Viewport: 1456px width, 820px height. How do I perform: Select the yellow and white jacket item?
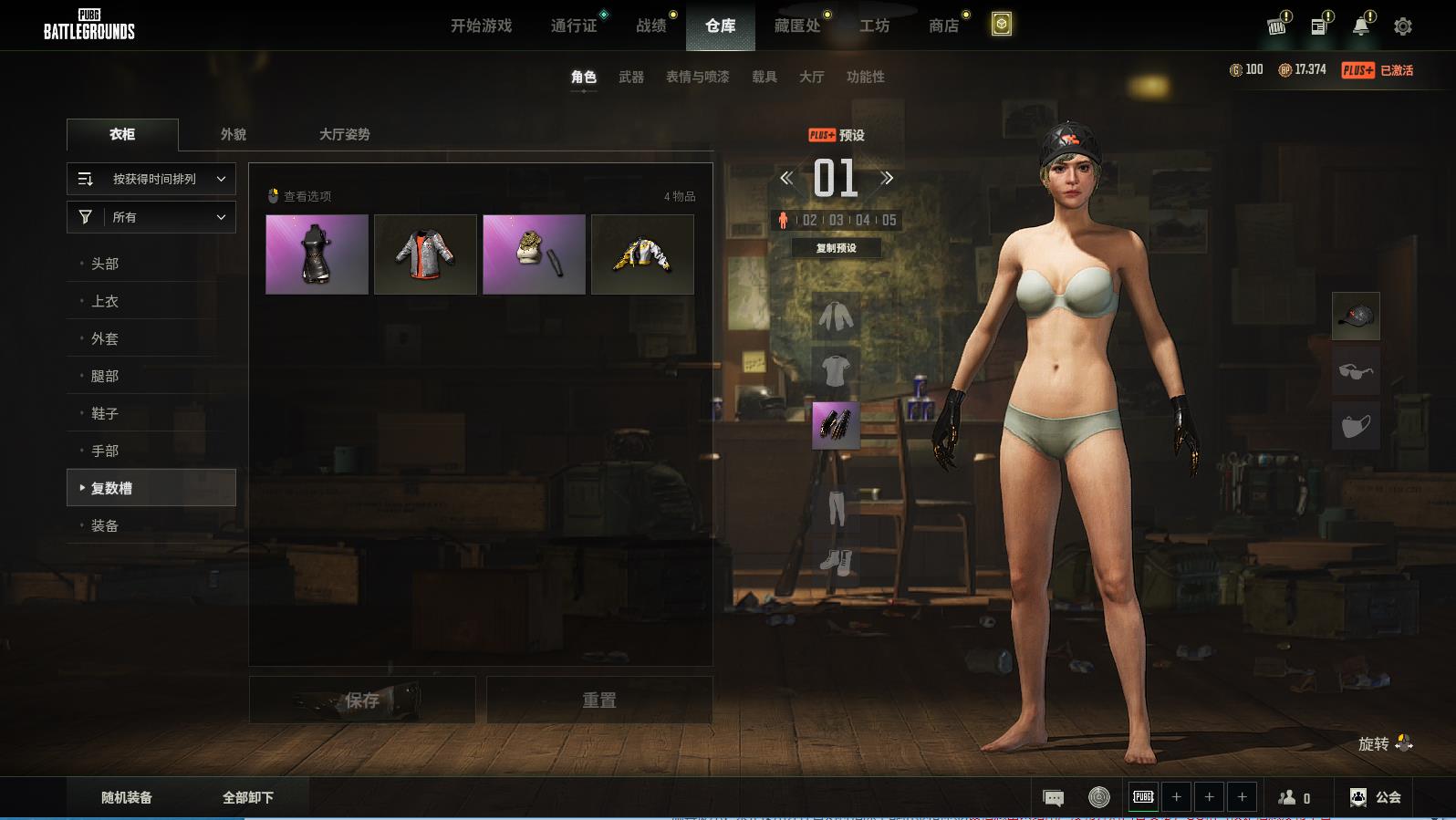[x=642, y=254]
